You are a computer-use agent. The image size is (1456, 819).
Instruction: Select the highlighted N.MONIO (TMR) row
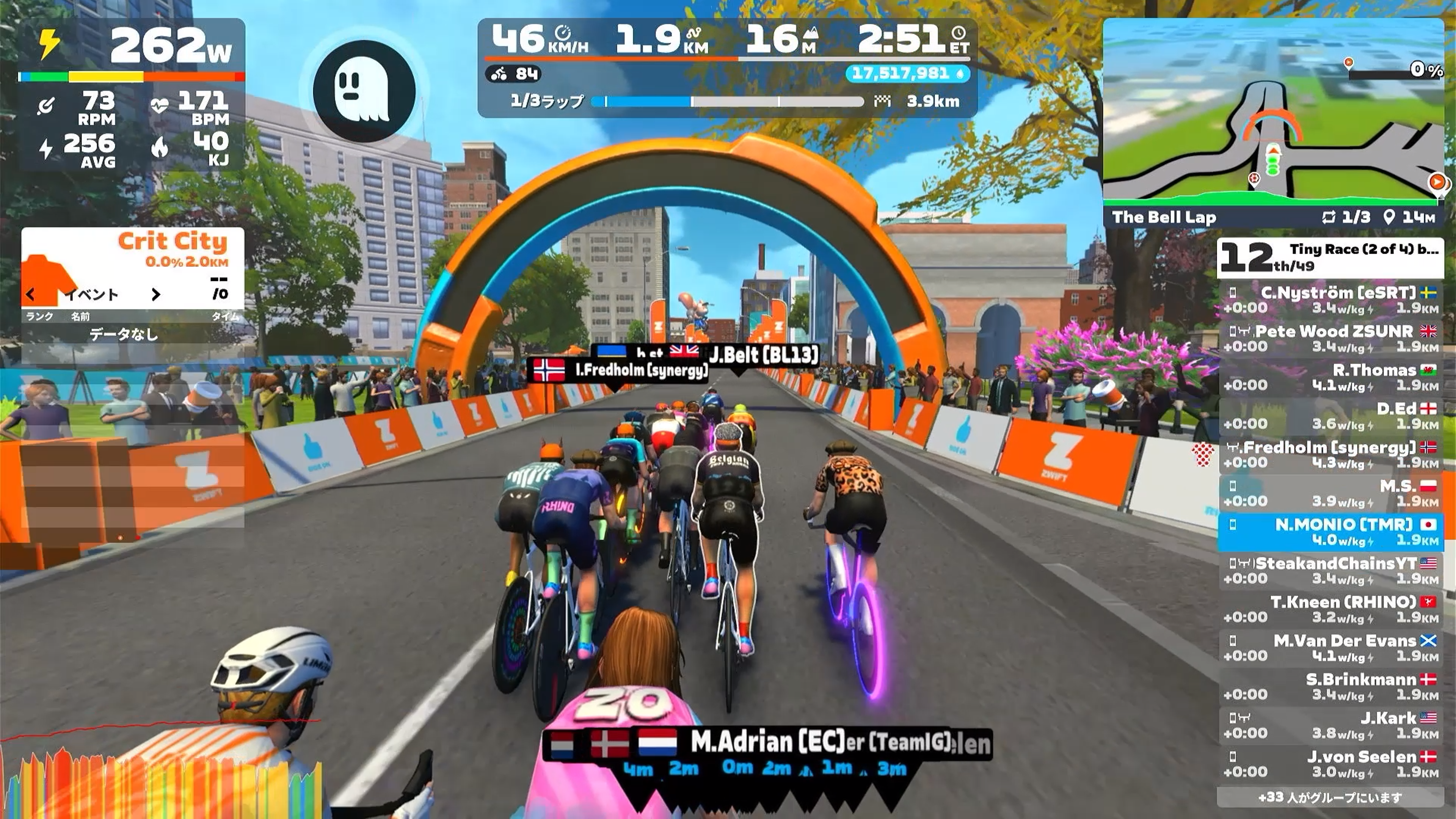coord(1330,532)
